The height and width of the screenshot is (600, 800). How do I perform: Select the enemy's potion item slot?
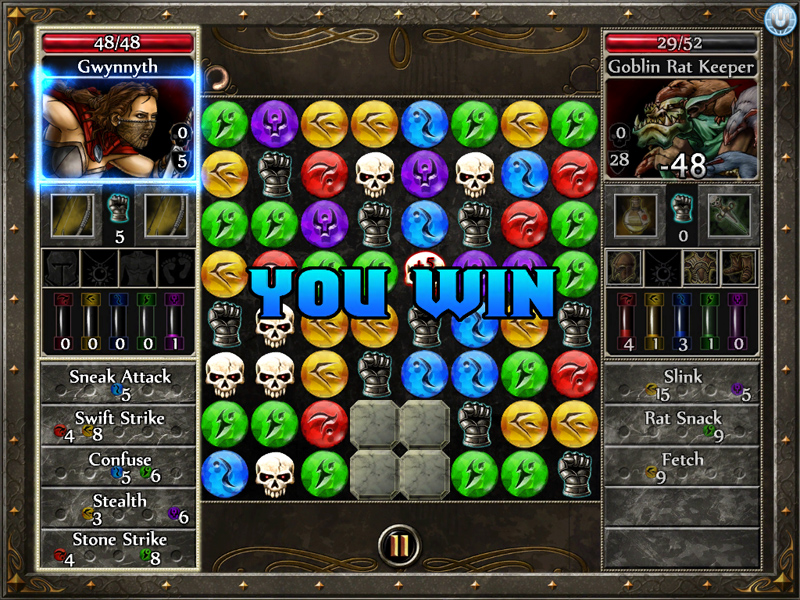[635, 215]
